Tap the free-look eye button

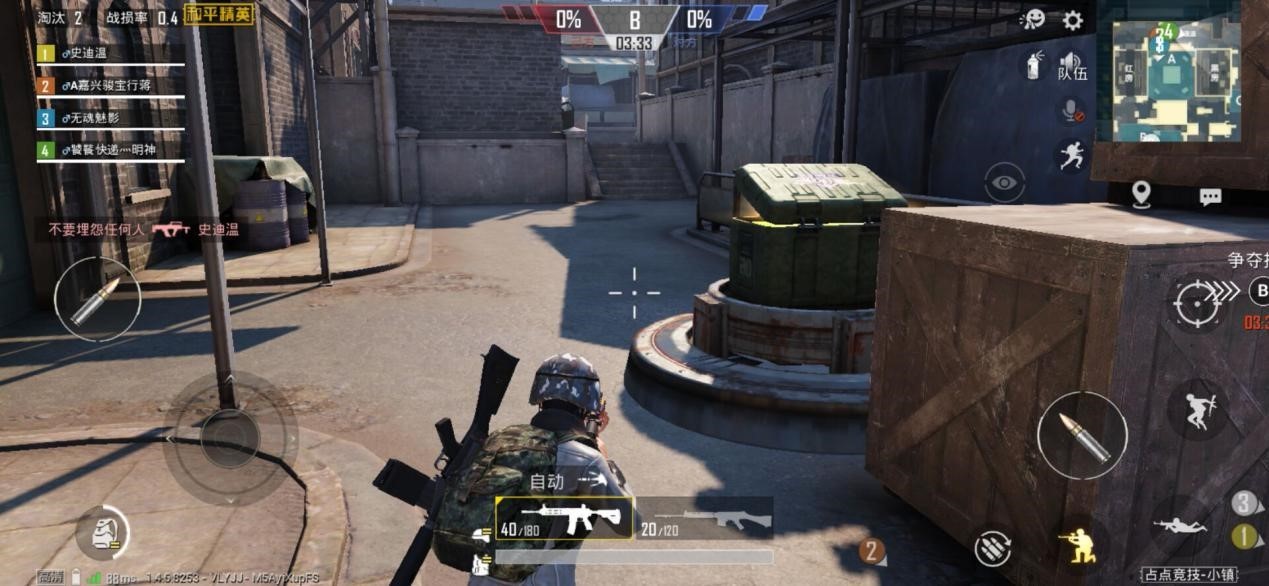pos(1004,183)
